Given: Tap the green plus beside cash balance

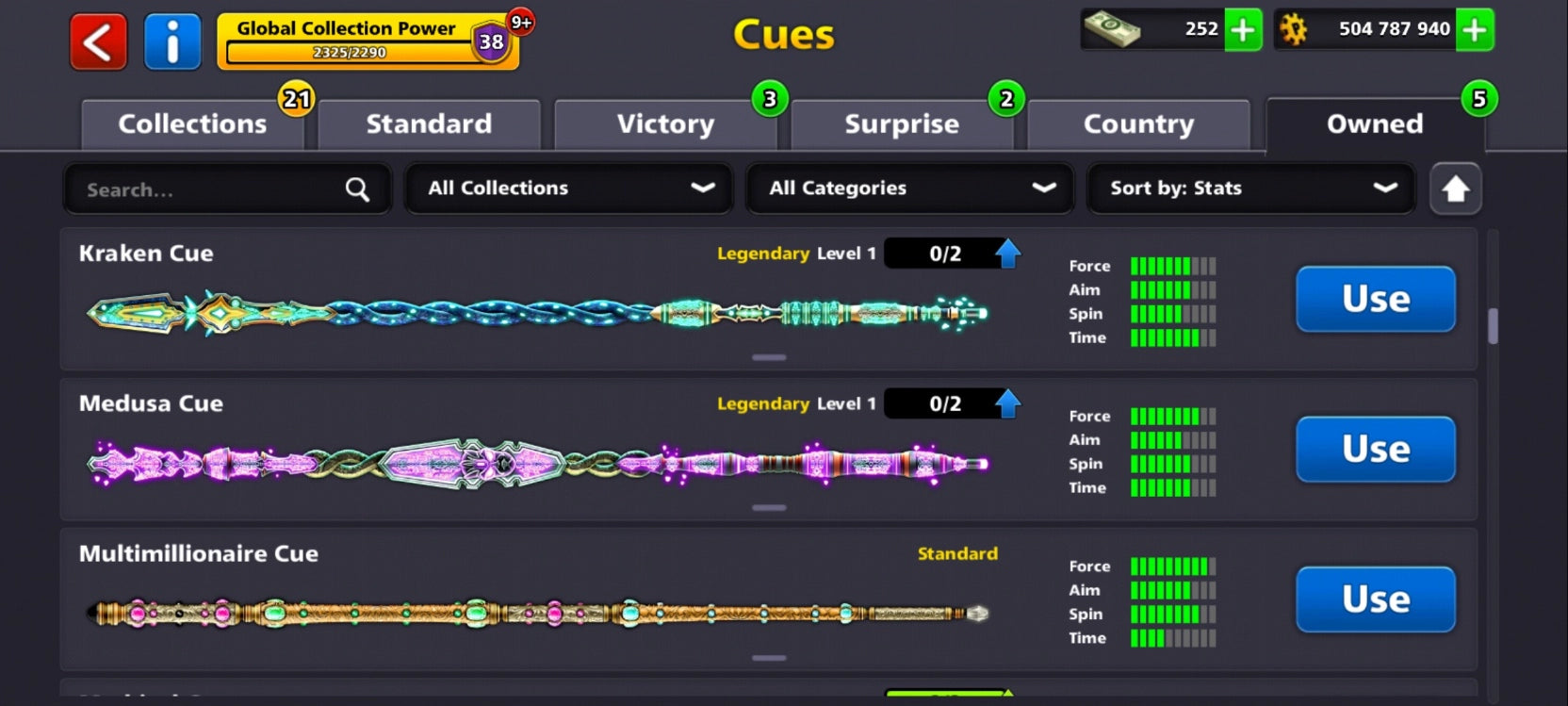Looking at the screenshot, I should [x=1243, y=30].
